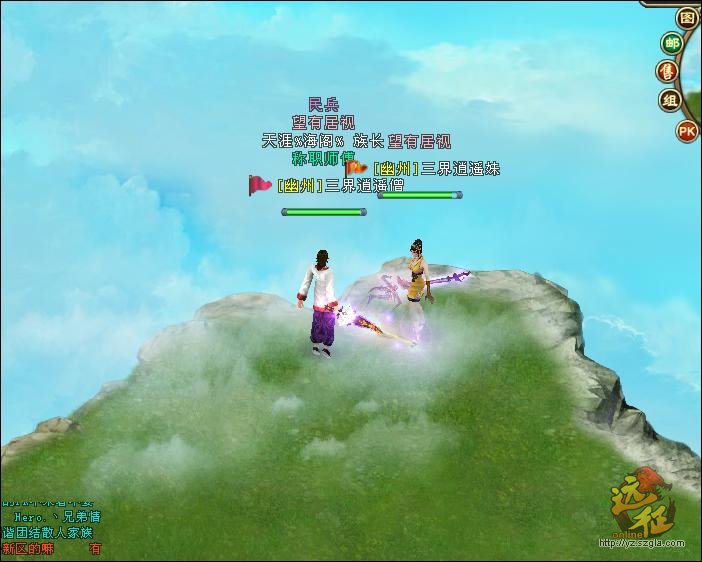Toggle PK mode with the PK button
Image resolution: width=702 pixels, height=562 pixels.
click(687, 130)
